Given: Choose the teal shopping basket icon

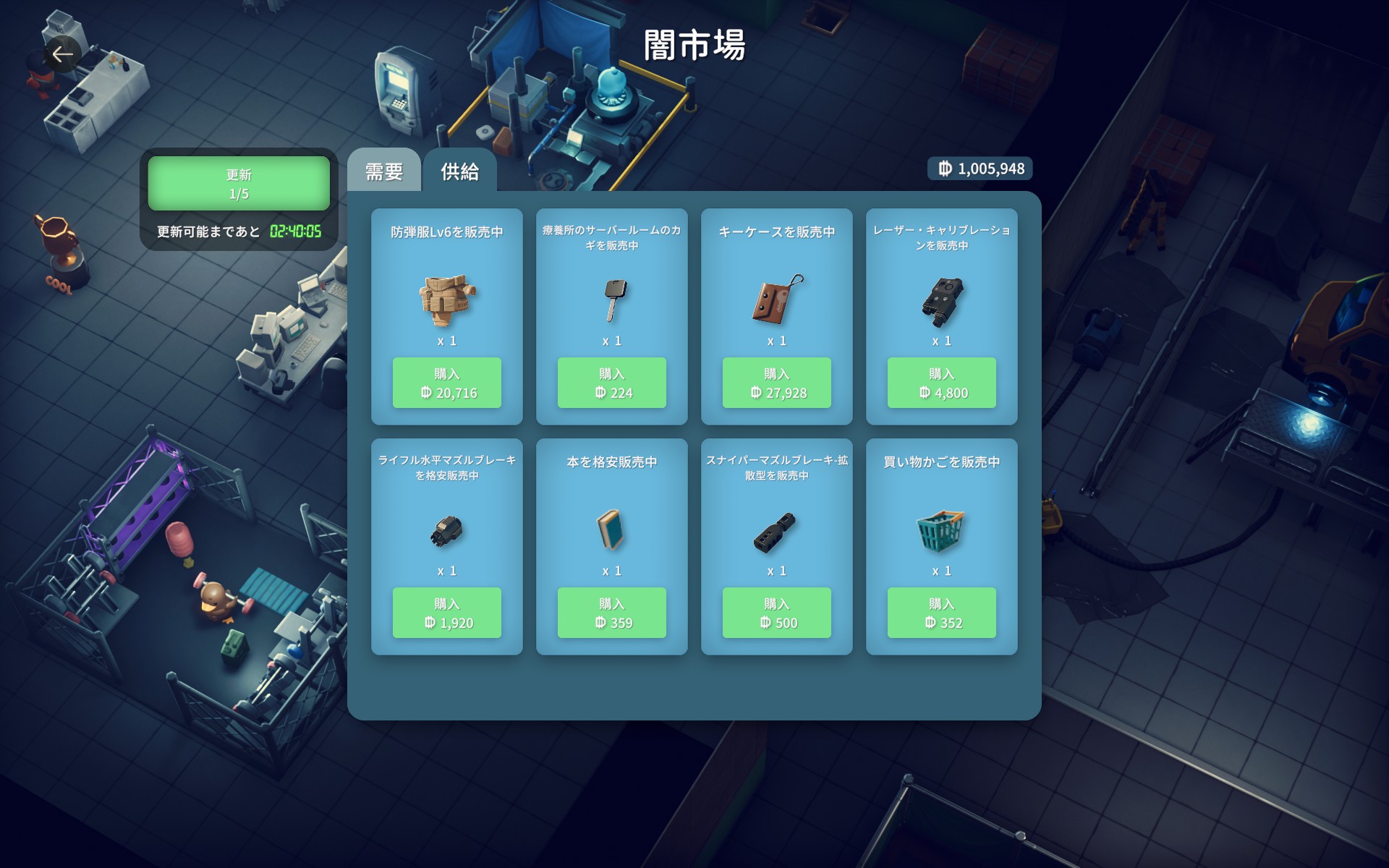Looking at the screenshot, I should [940, 530].
